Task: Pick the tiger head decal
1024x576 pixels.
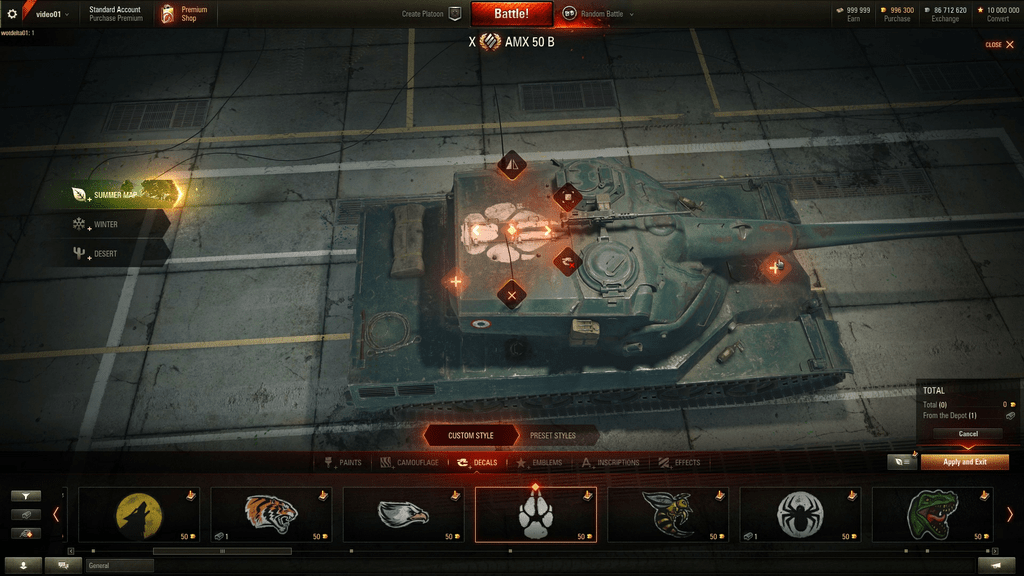Action: click(271, 514)
